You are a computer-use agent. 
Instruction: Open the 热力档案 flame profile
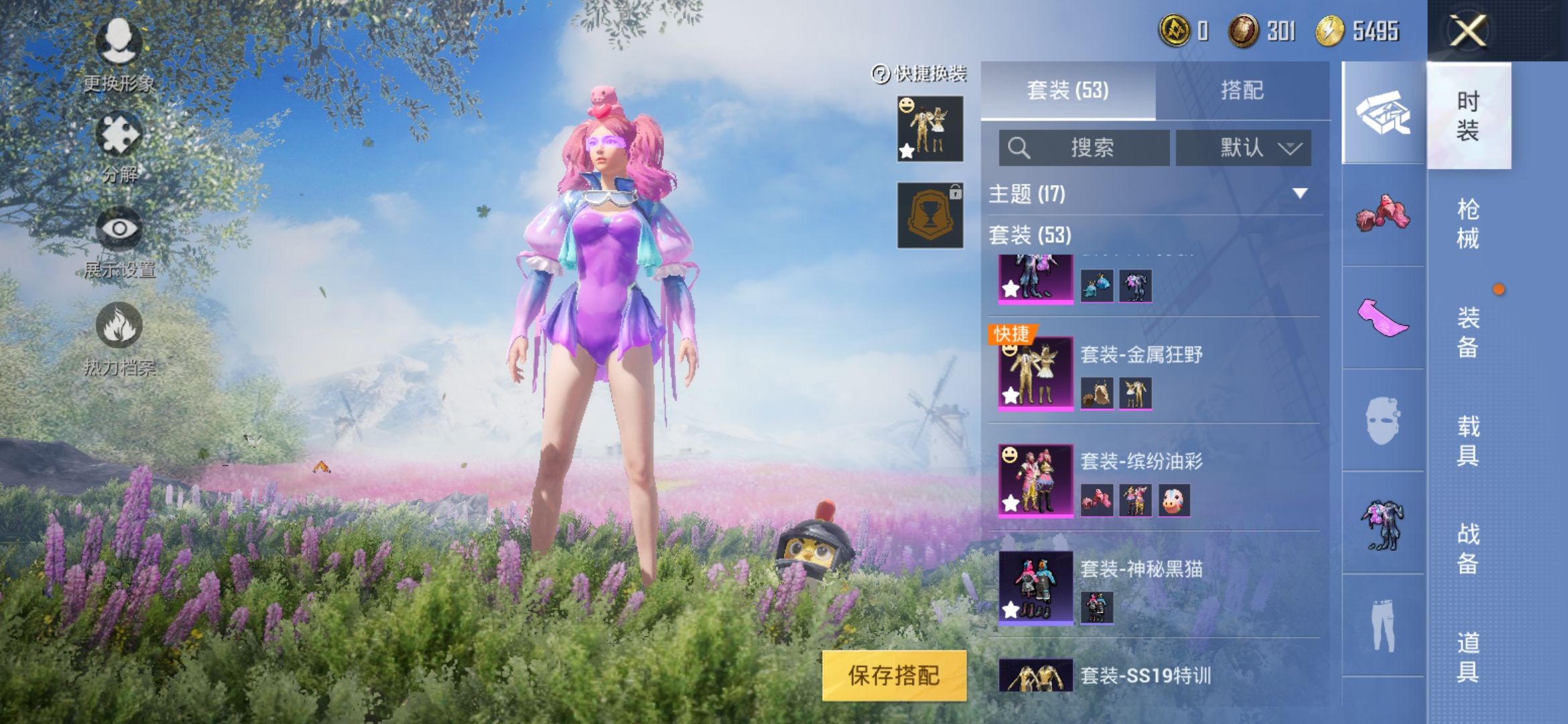click(x=119, y=332)
